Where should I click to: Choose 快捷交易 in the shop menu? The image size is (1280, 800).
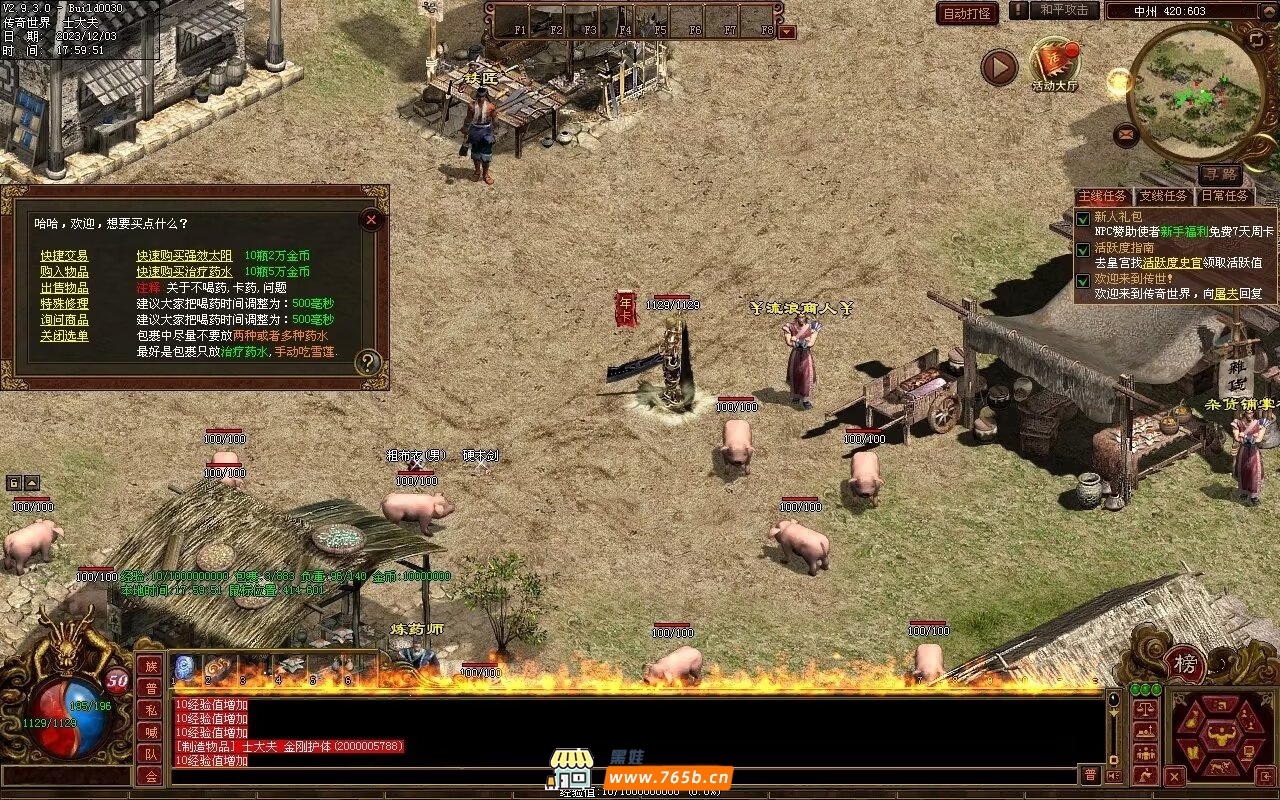(64, 256)
